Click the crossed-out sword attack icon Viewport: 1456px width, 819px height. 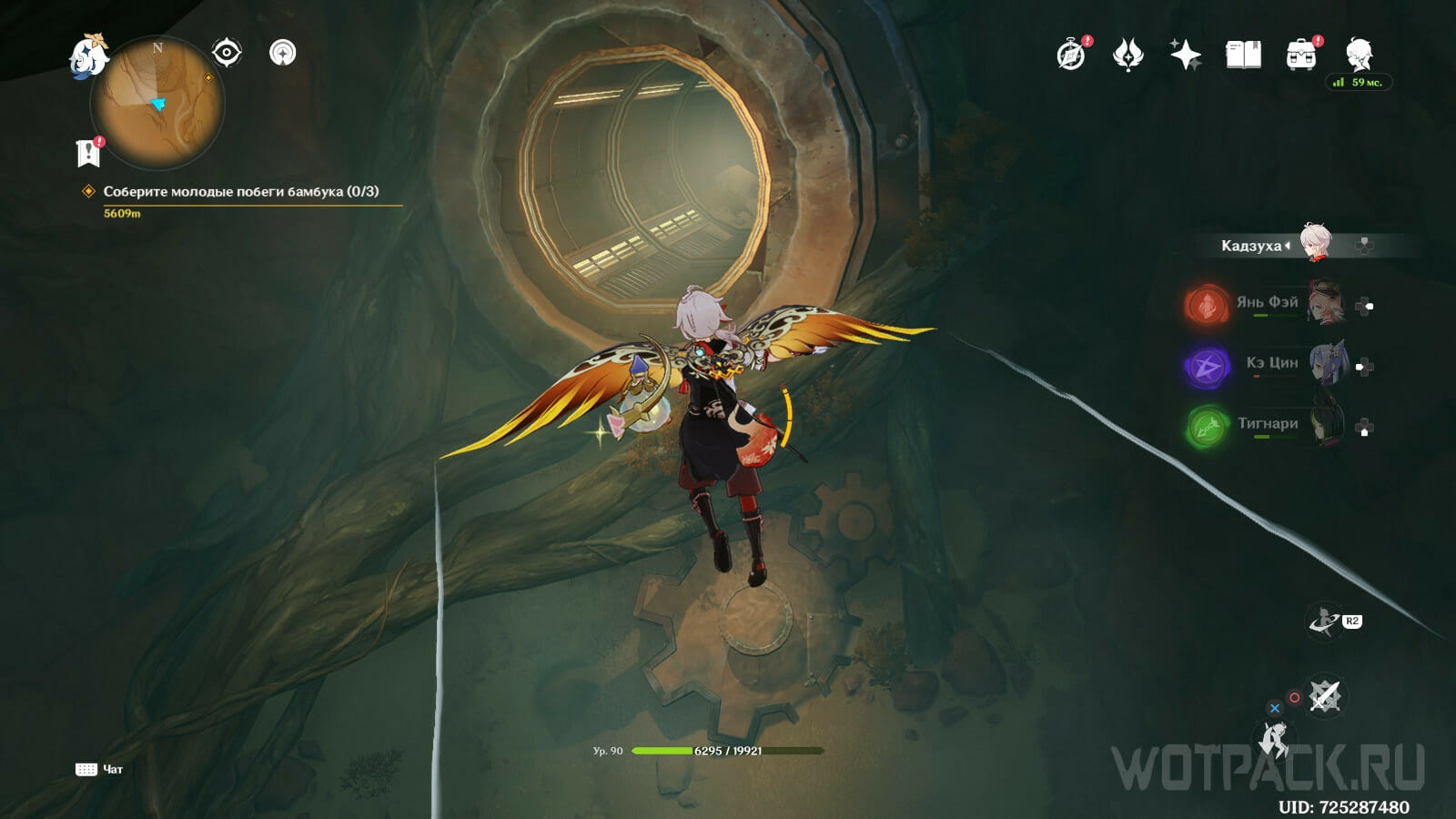tap(1324, 698)
